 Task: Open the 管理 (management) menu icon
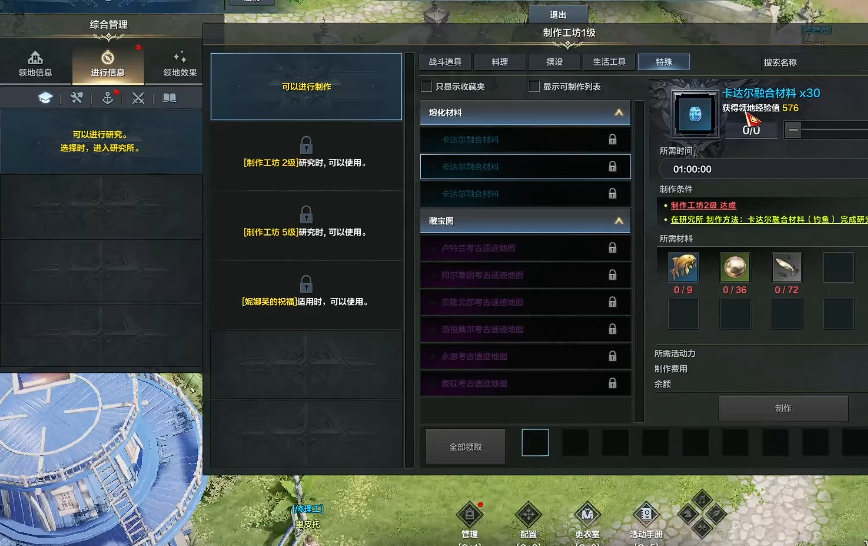pyautogui.click(x=468, y=517)
